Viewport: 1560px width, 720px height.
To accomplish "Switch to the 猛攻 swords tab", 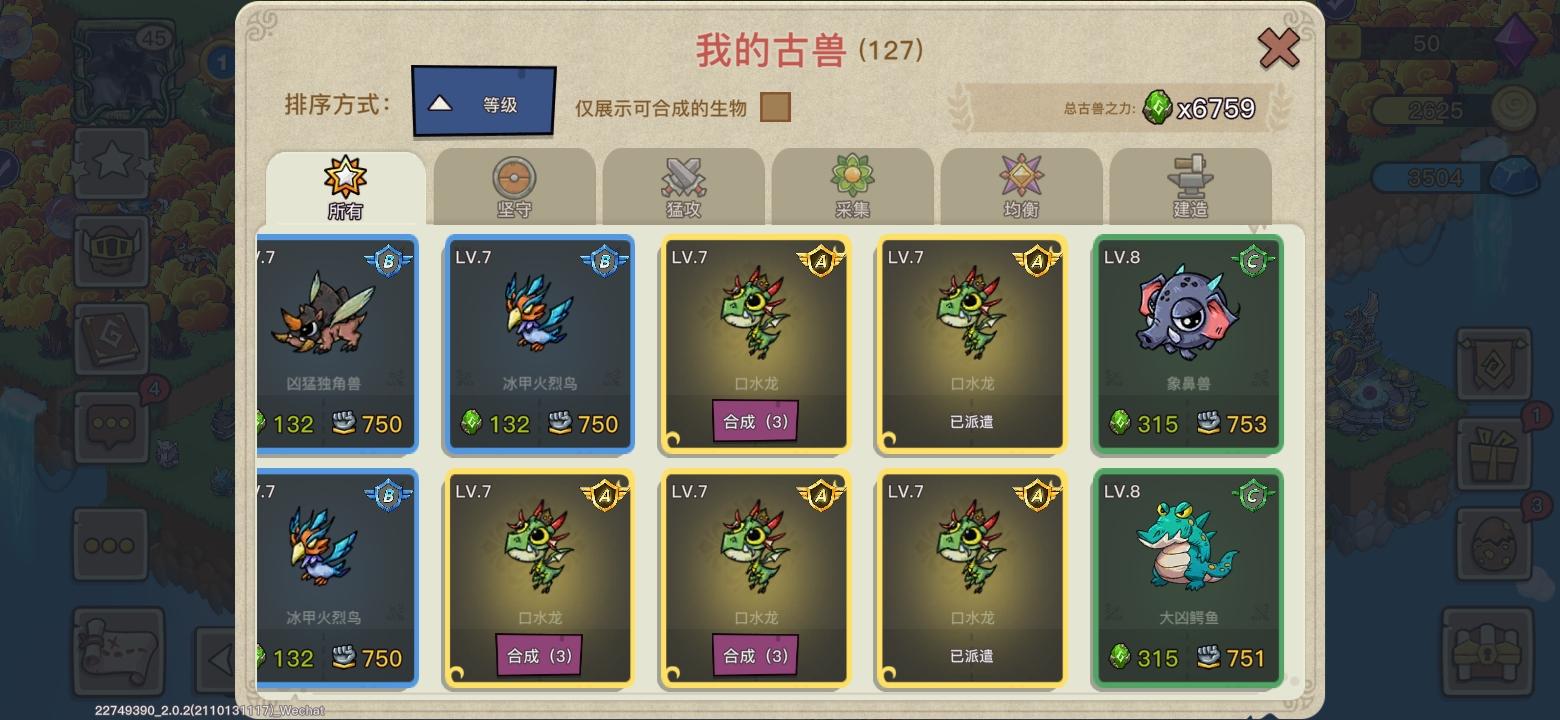I will [682, 185].
